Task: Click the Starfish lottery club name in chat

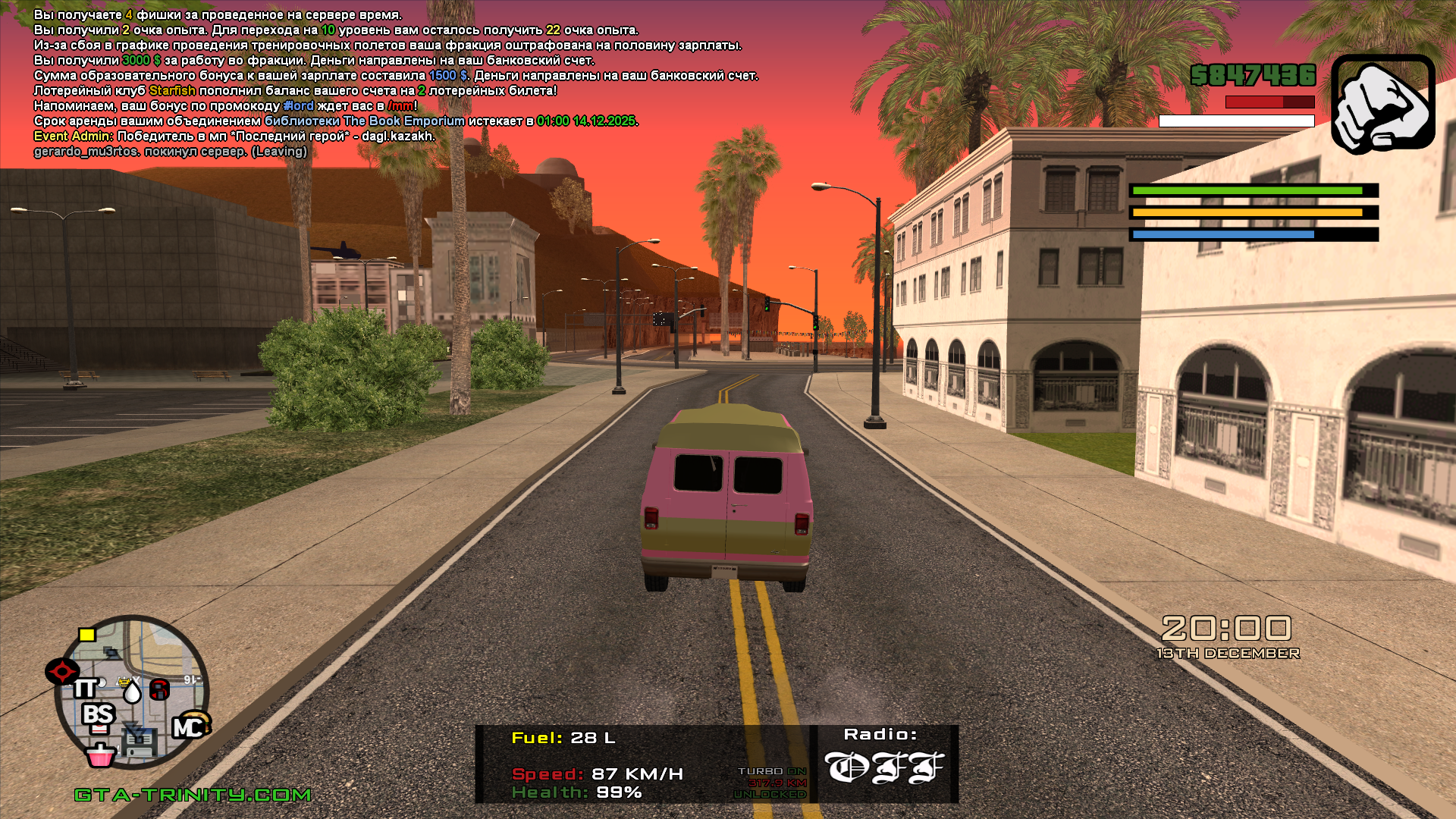Action: coord(172,91)
